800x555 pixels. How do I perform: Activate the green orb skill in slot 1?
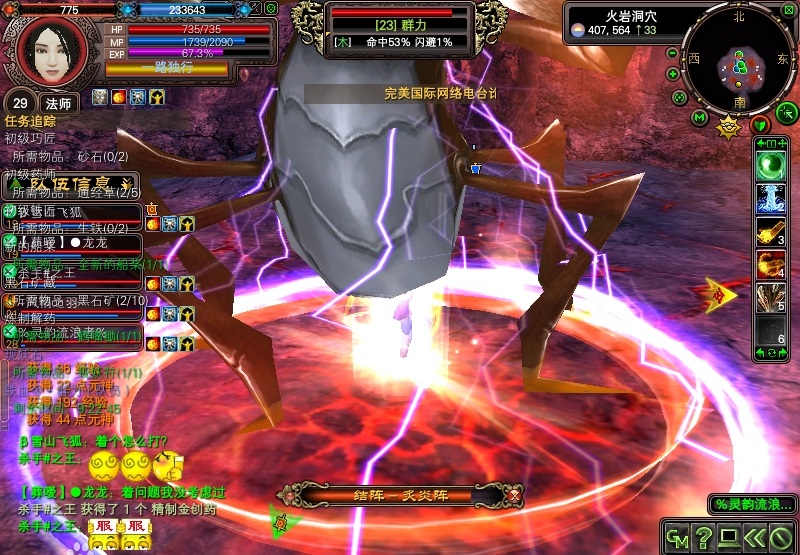(x=771, y=166)
